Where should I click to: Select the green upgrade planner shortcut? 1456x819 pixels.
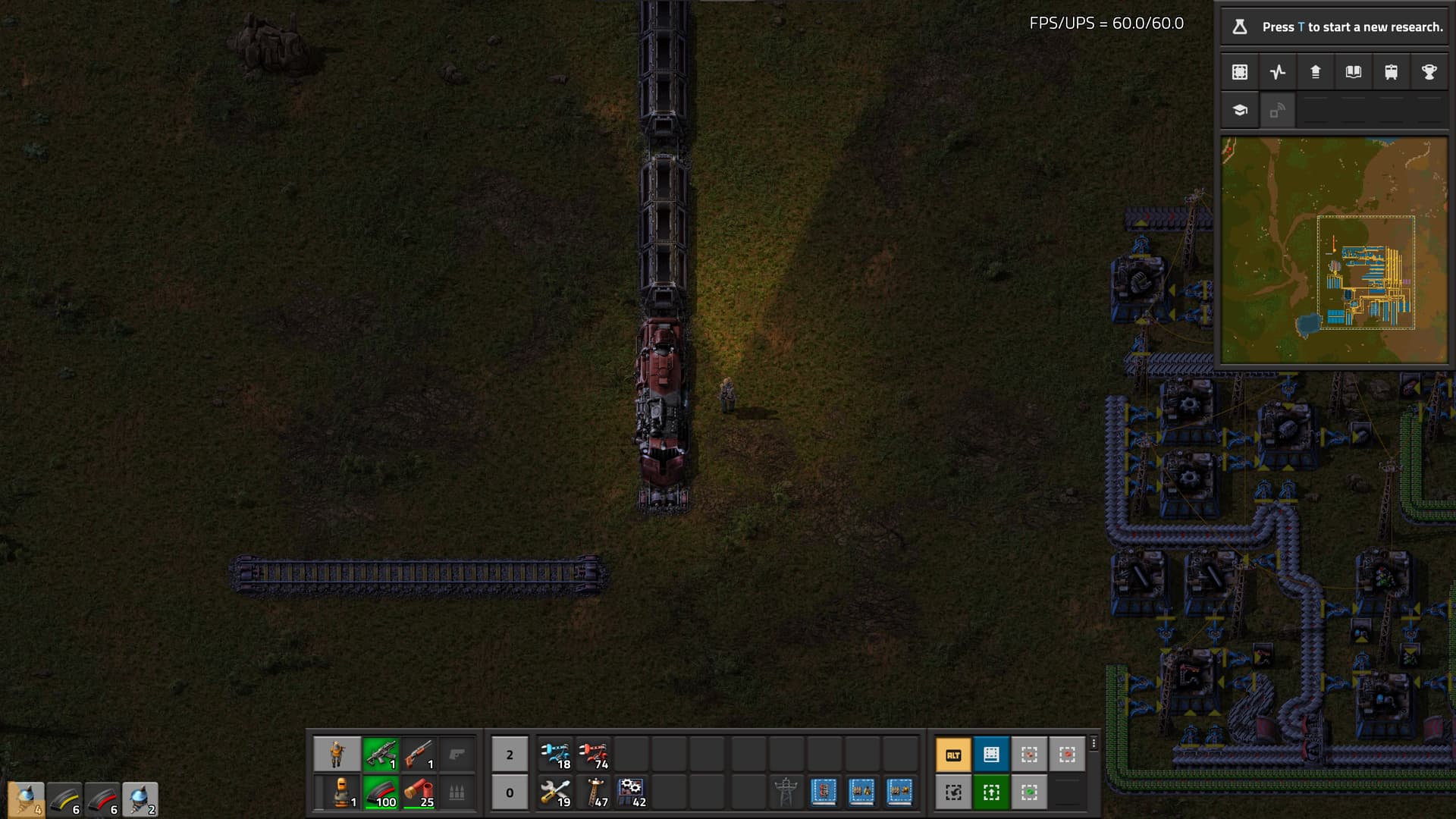[x=991, y=792]
